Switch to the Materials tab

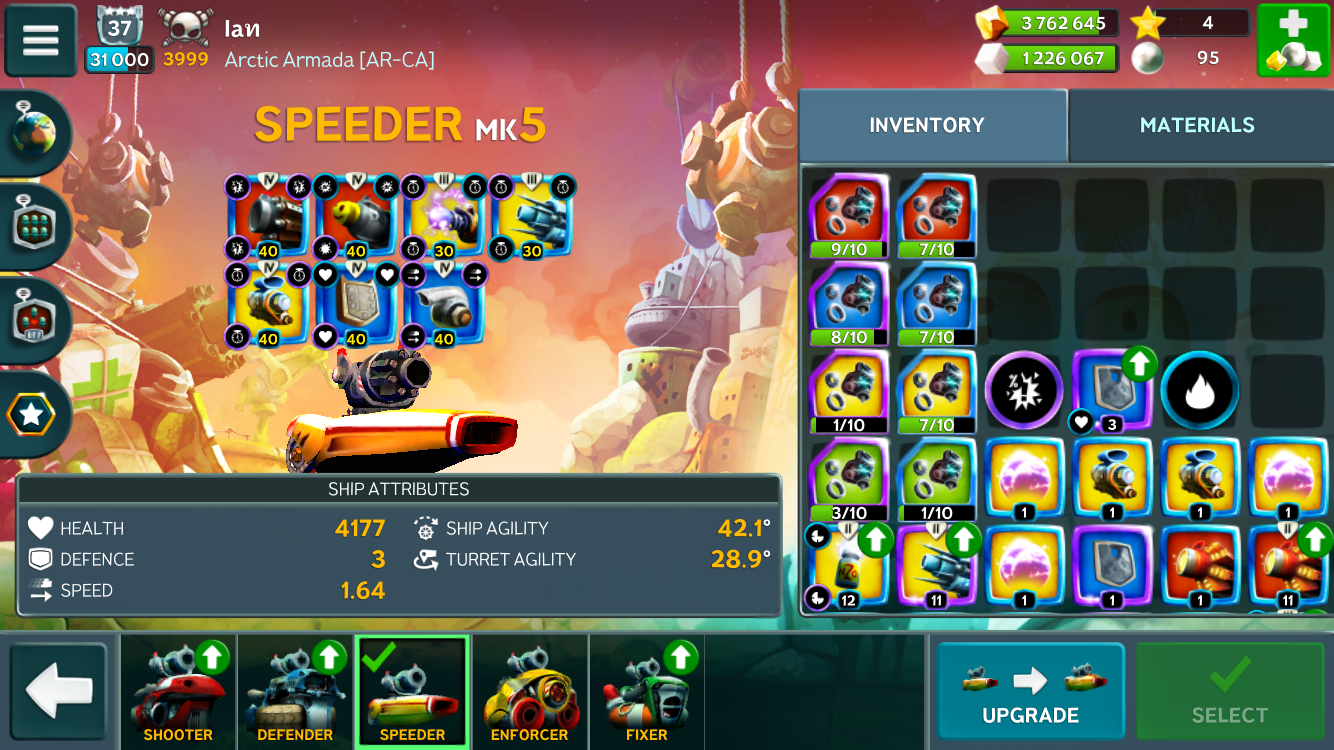point(1197,125)
